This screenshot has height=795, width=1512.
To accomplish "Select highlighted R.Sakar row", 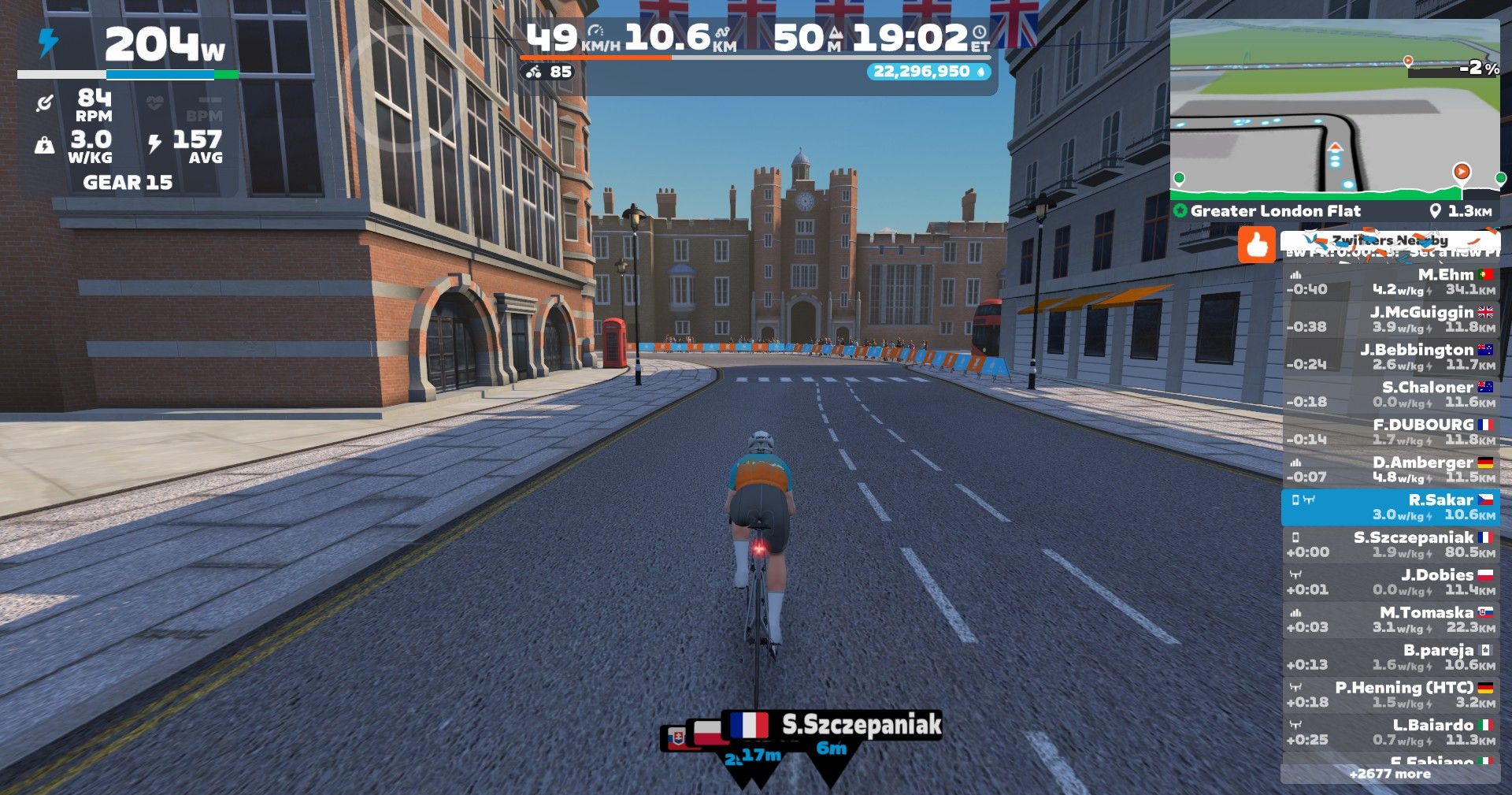I will click(1390, 507).
